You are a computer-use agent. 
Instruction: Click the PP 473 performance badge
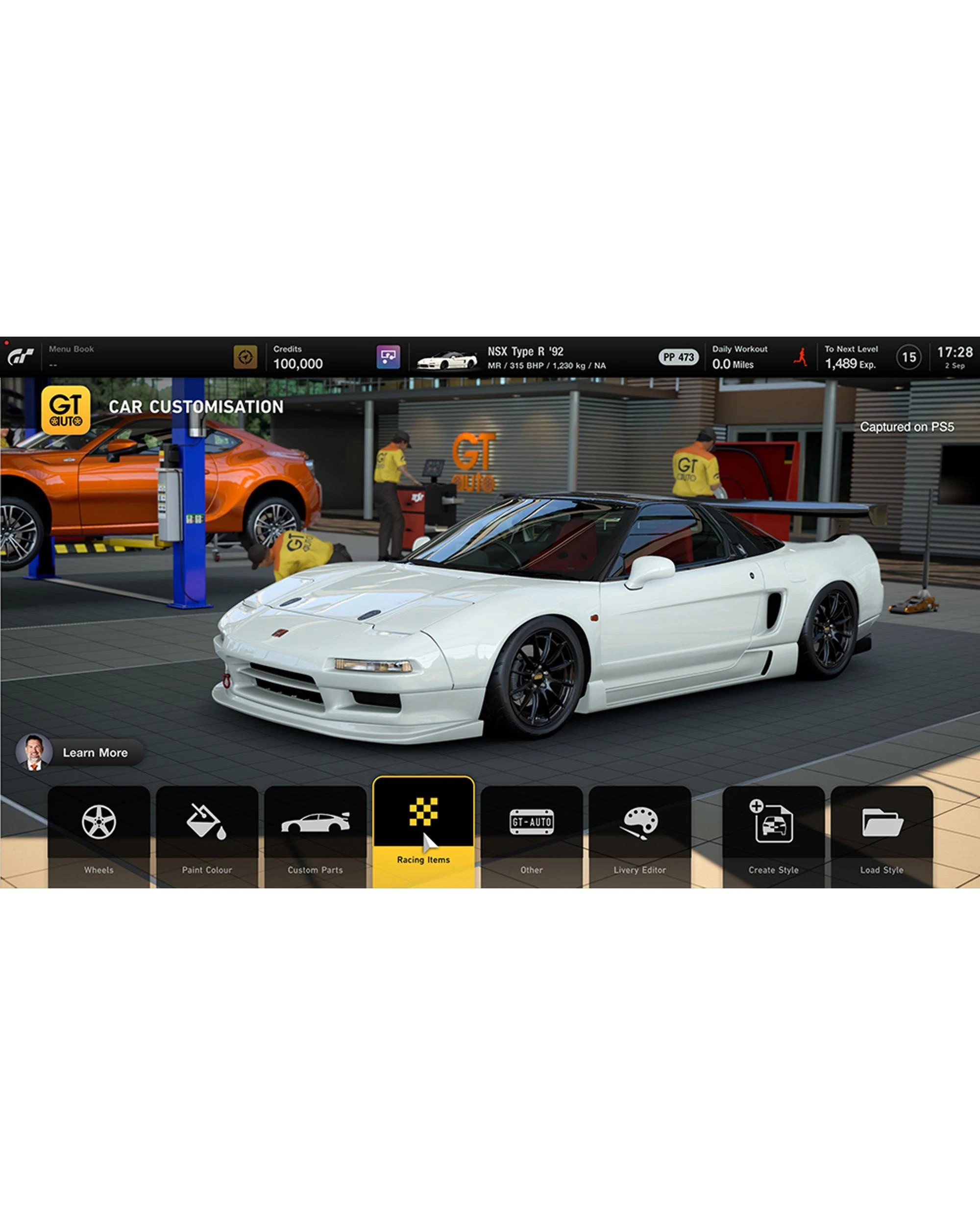point(679,357)
